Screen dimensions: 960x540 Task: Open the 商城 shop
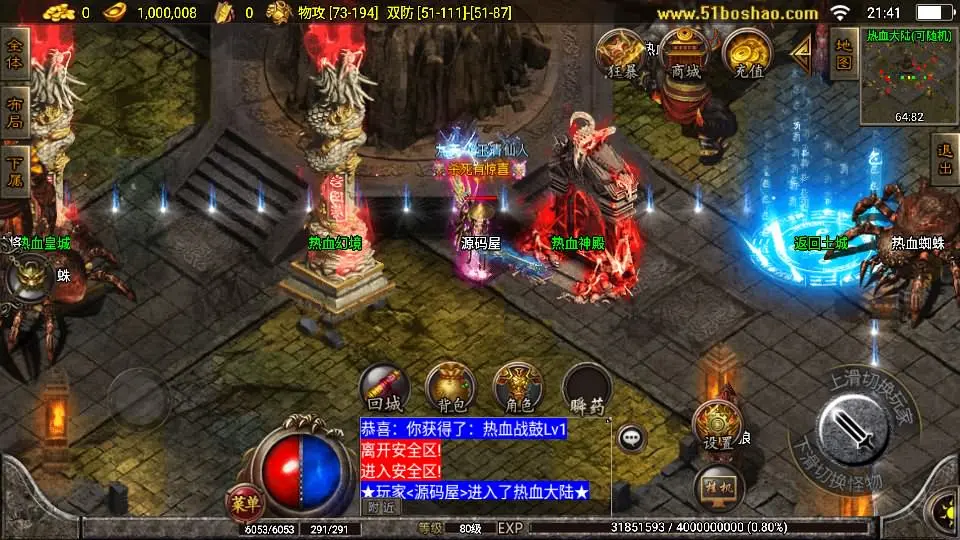685,54
